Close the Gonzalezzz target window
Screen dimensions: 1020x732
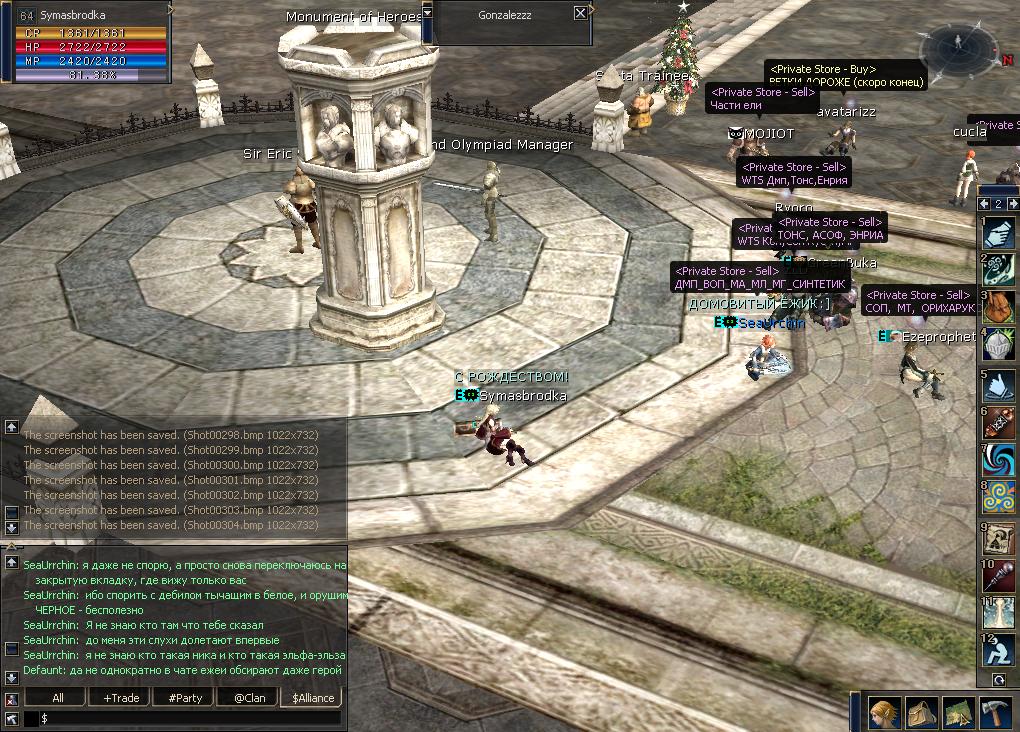[581, 13]
